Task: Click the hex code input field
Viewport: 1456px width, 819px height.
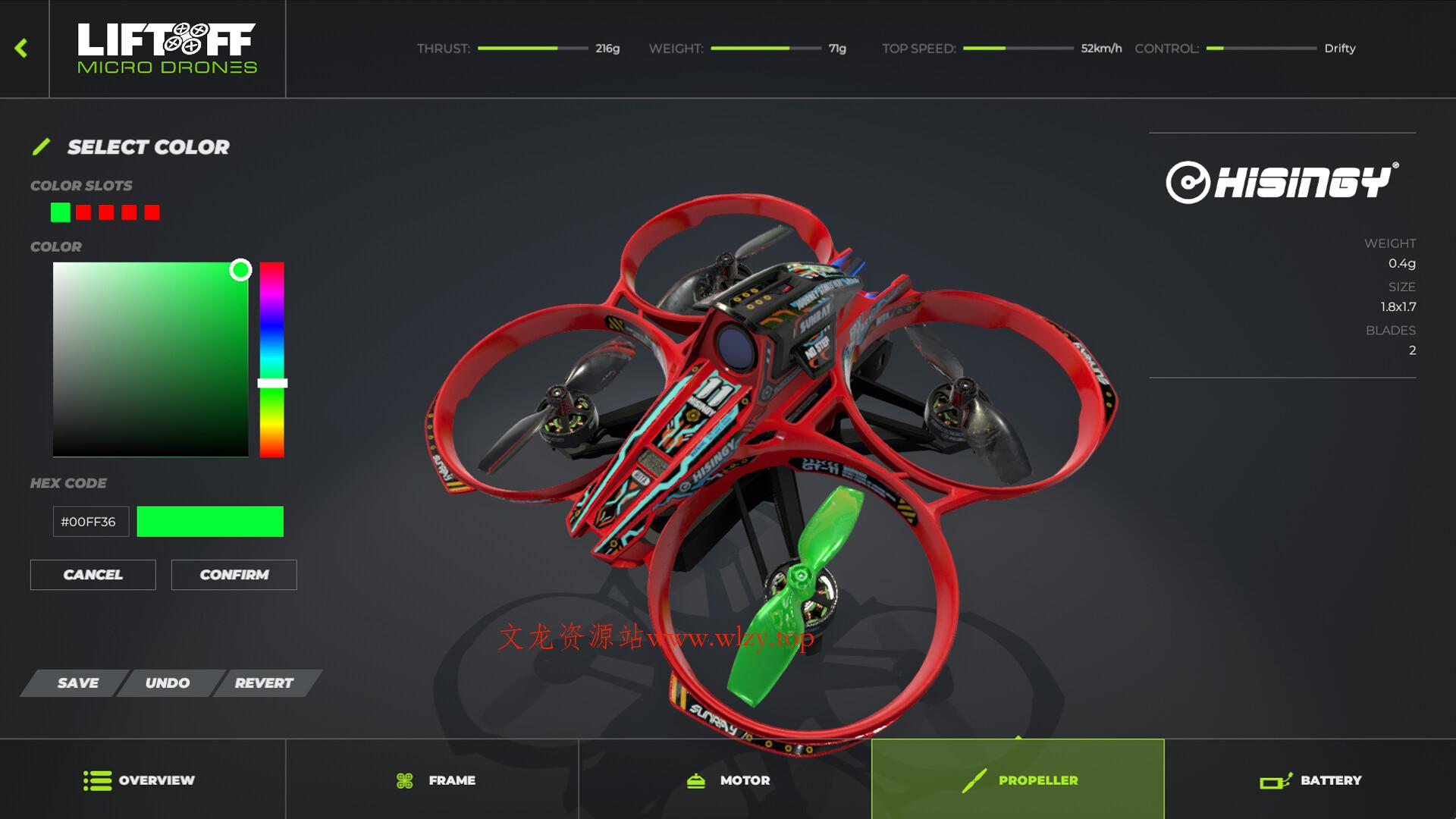Action: pyautogui.click(x=90, y=521)
